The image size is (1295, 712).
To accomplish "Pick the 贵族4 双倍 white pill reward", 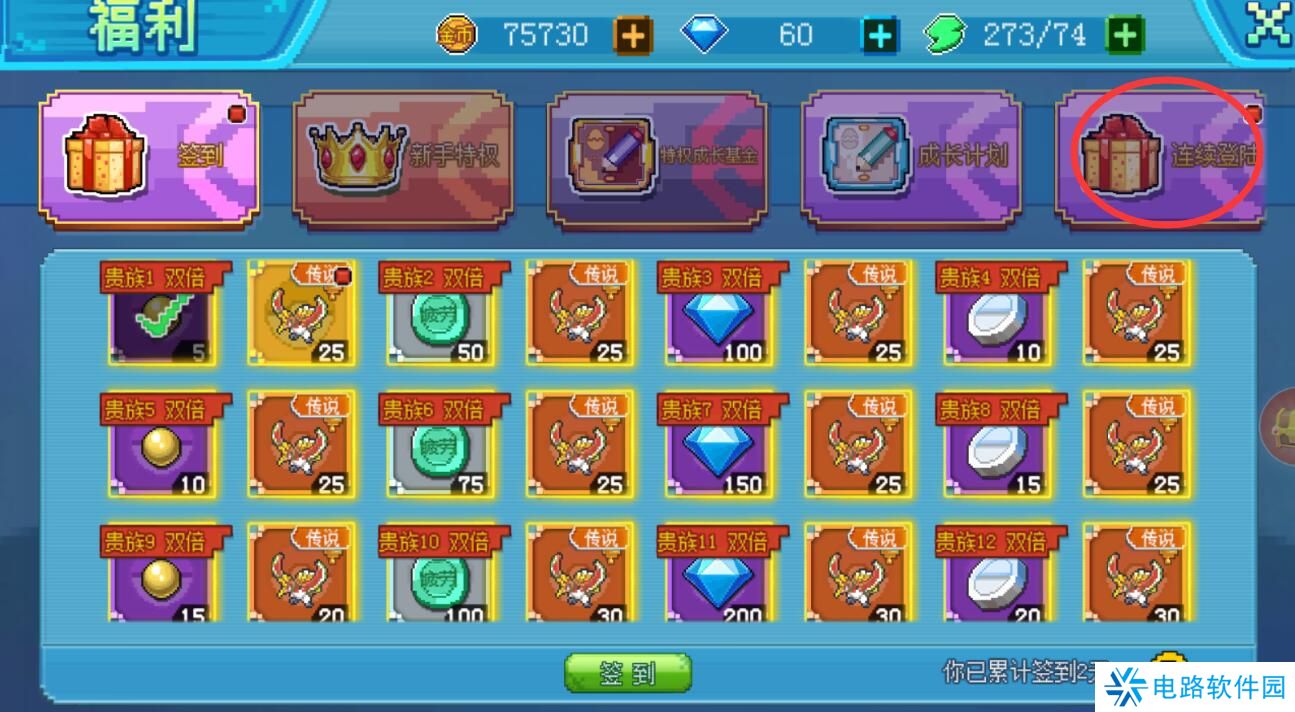I will click(997, 318).
